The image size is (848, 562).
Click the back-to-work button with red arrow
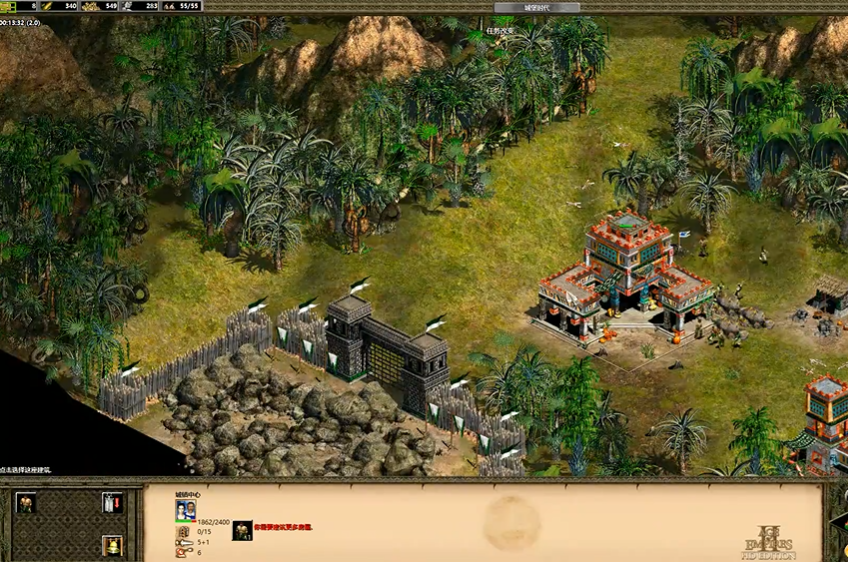(x=112, y=503)
